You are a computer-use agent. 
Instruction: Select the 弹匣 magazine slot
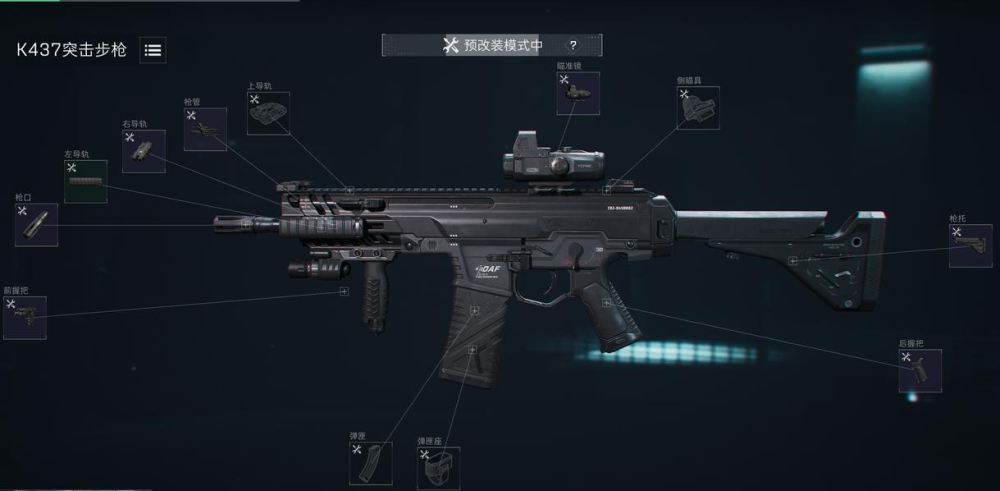click(370, 464)
